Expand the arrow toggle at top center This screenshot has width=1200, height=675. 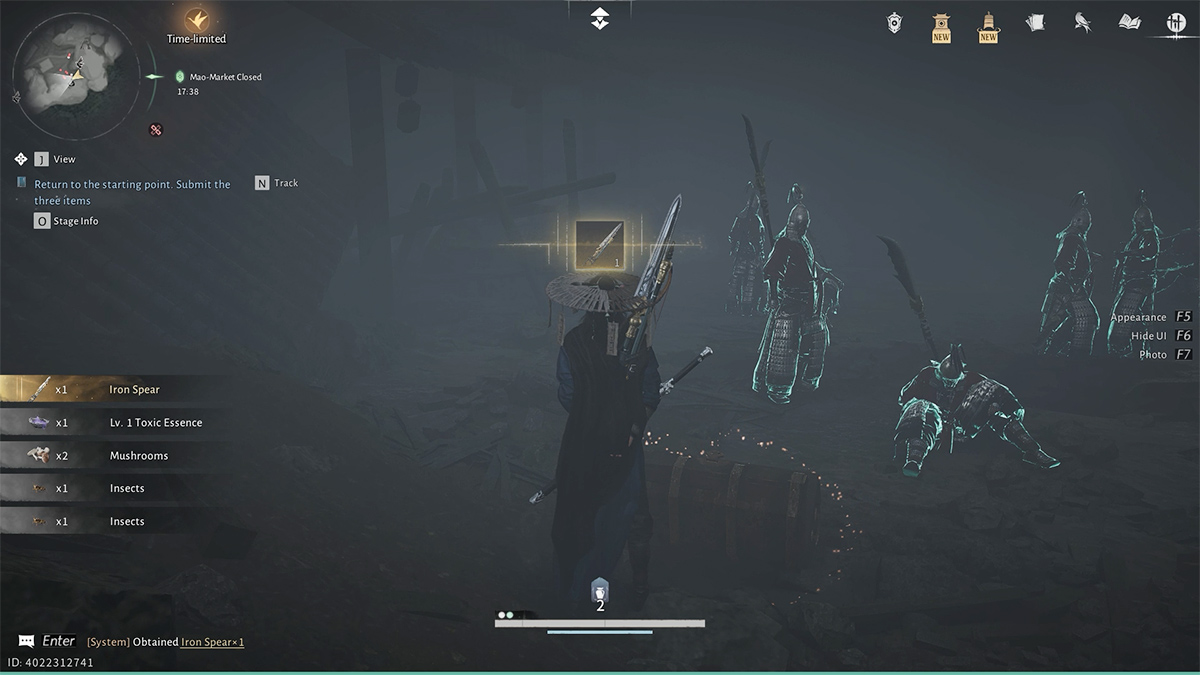pos(599,17)
